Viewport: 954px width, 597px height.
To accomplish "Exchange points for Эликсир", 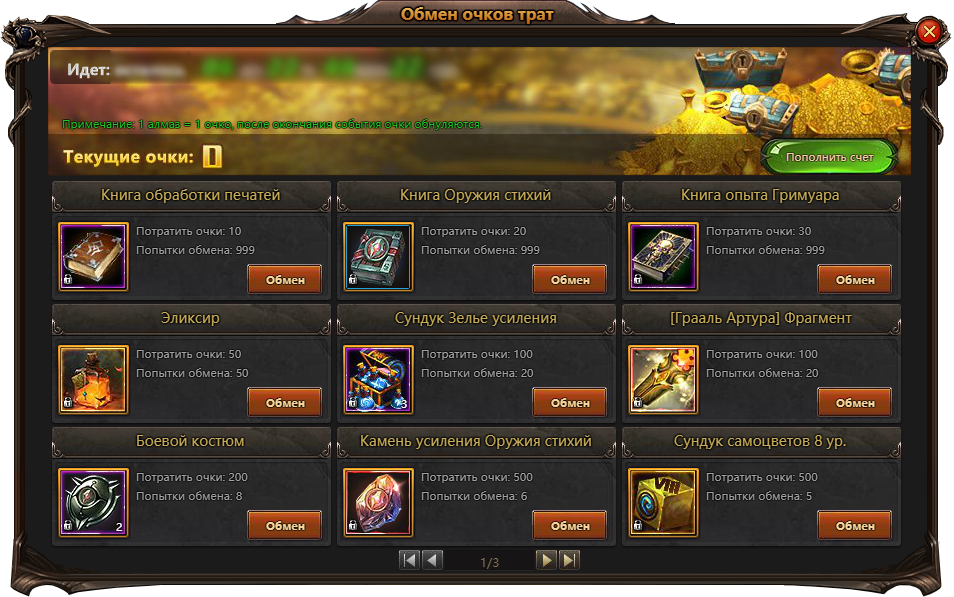I will point(284,403).
